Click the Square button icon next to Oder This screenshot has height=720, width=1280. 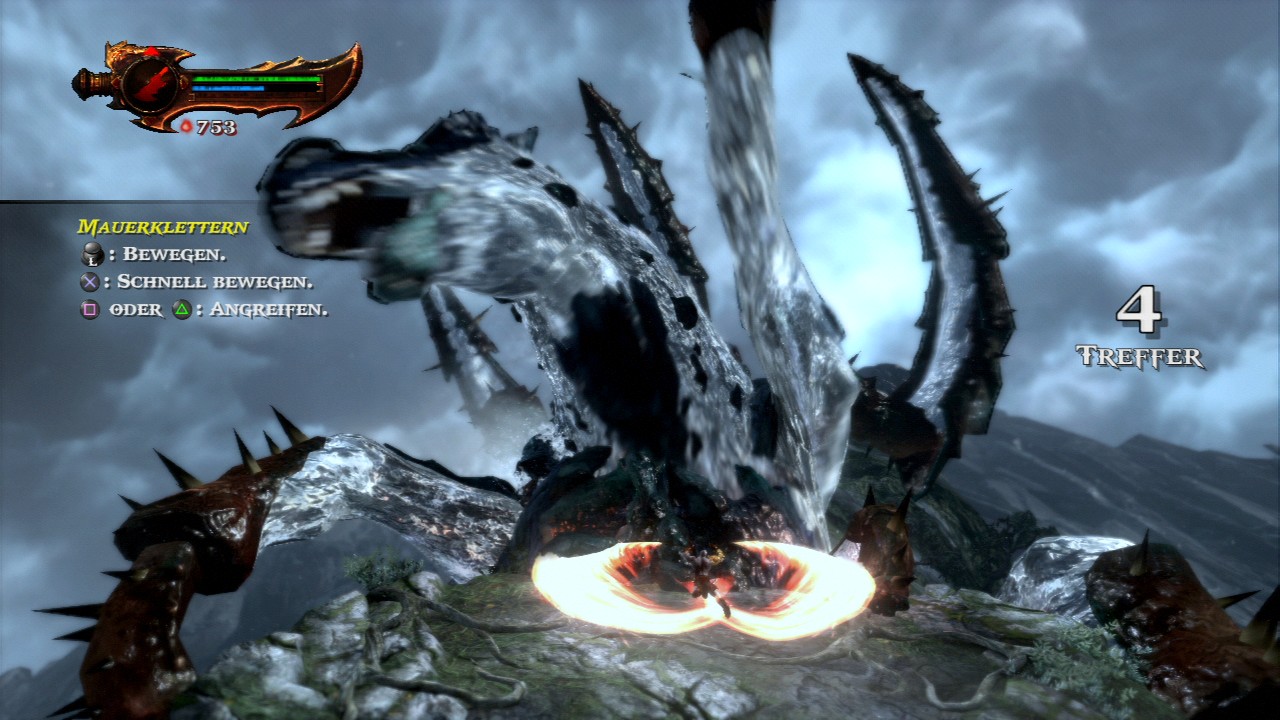91,310
